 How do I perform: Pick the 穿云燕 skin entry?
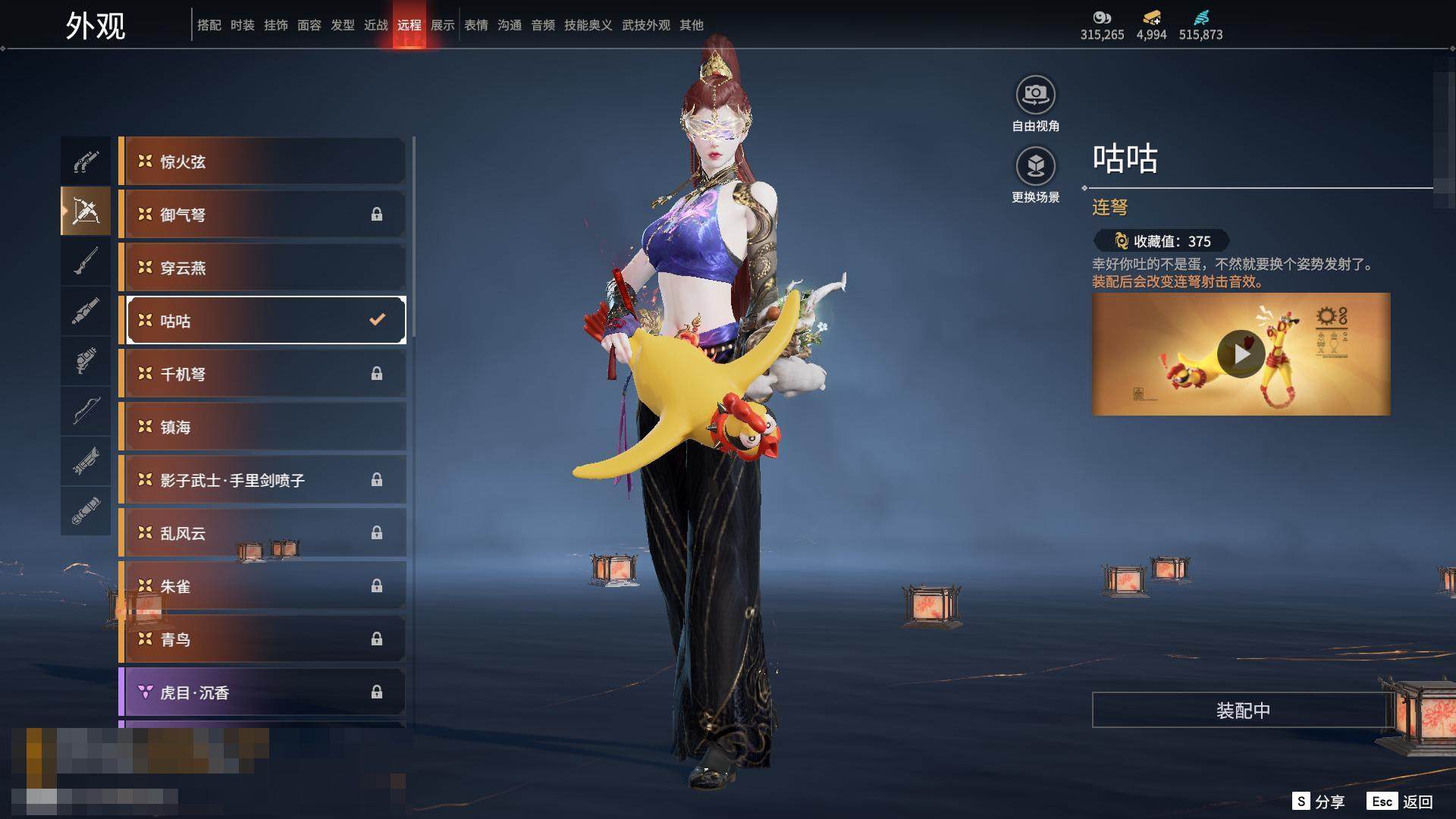(262, 268)
